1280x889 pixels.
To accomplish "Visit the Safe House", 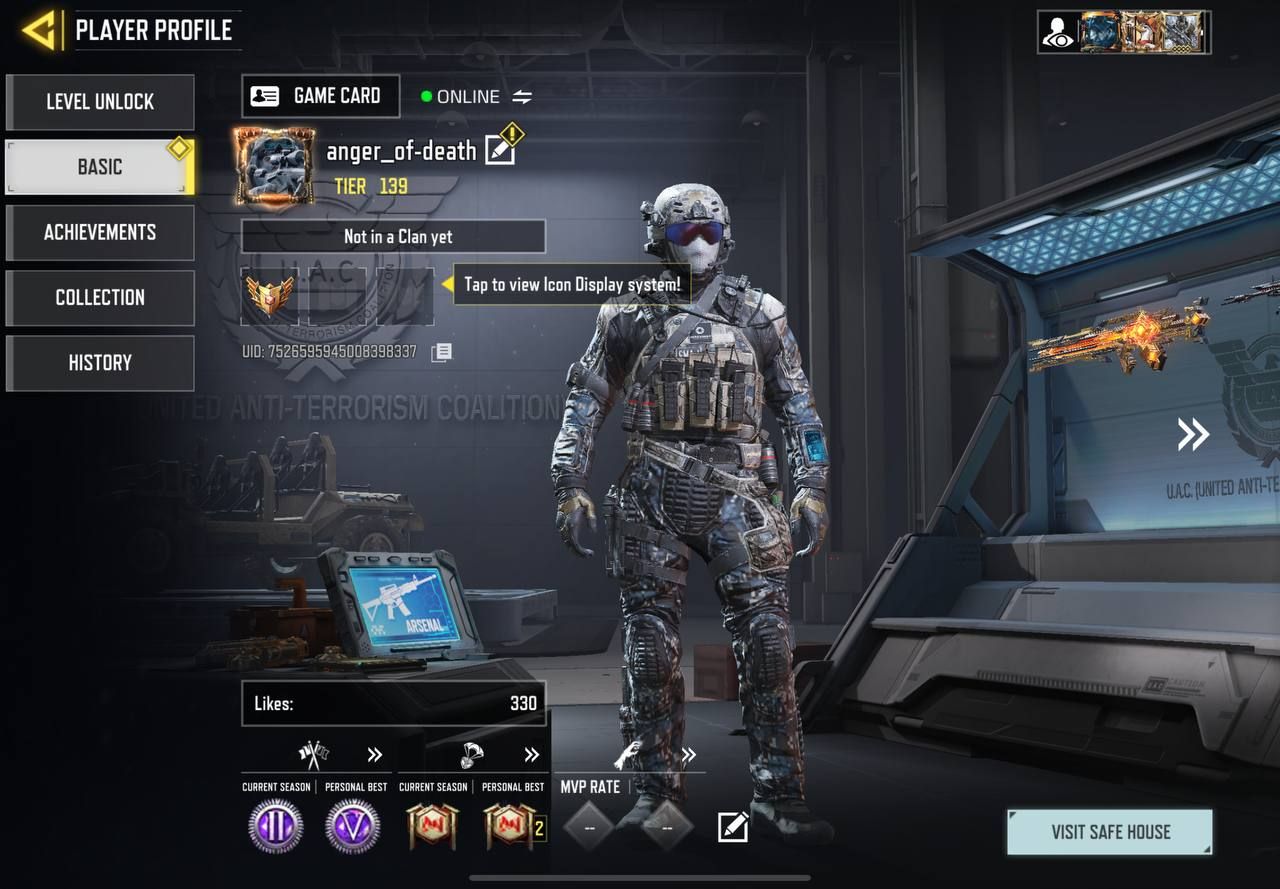I will (x=1110, y=832).
